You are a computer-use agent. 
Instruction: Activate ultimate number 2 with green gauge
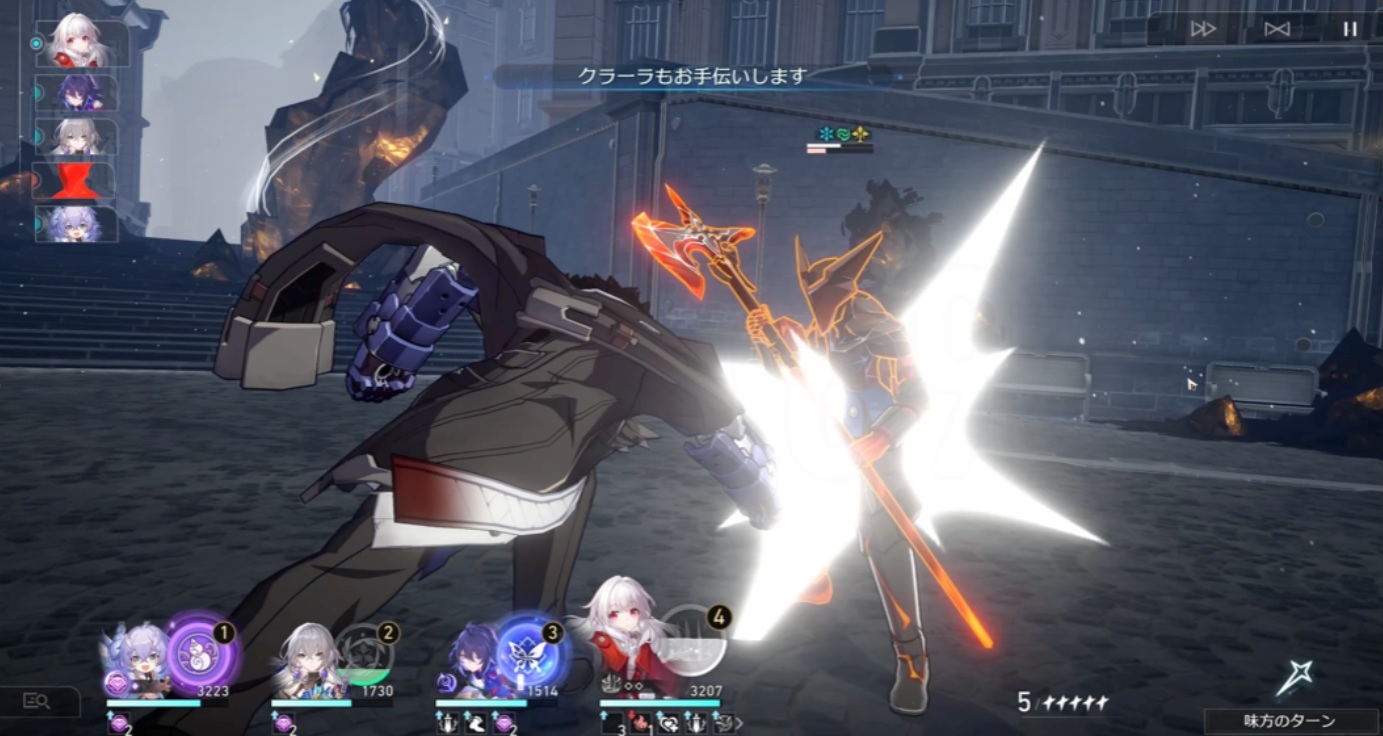coord(365,655)
